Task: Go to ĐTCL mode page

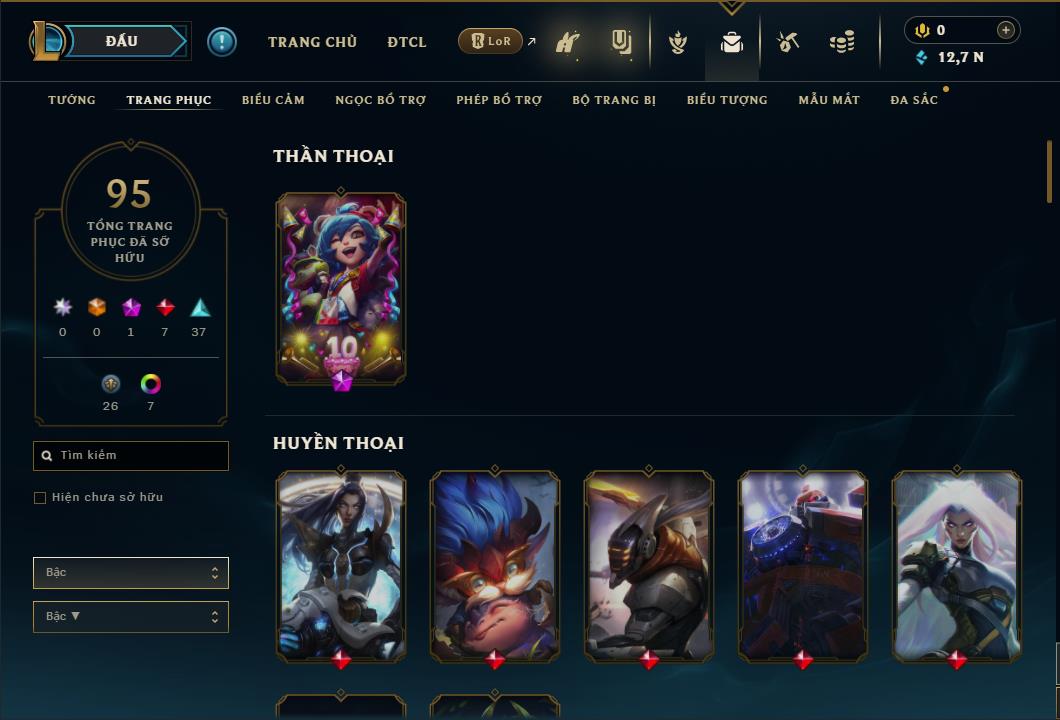Action: pos(407,42)
